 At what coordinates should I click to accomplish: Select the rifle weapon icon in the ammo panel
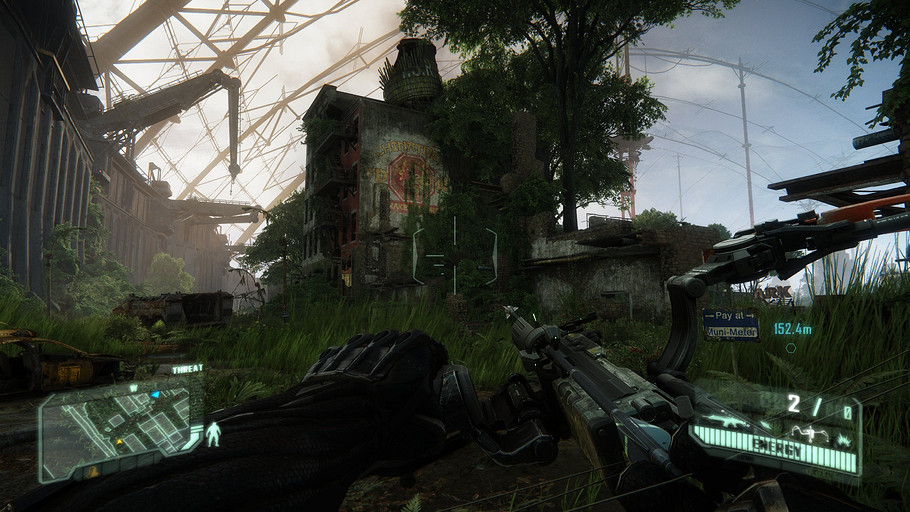(728, 423)
